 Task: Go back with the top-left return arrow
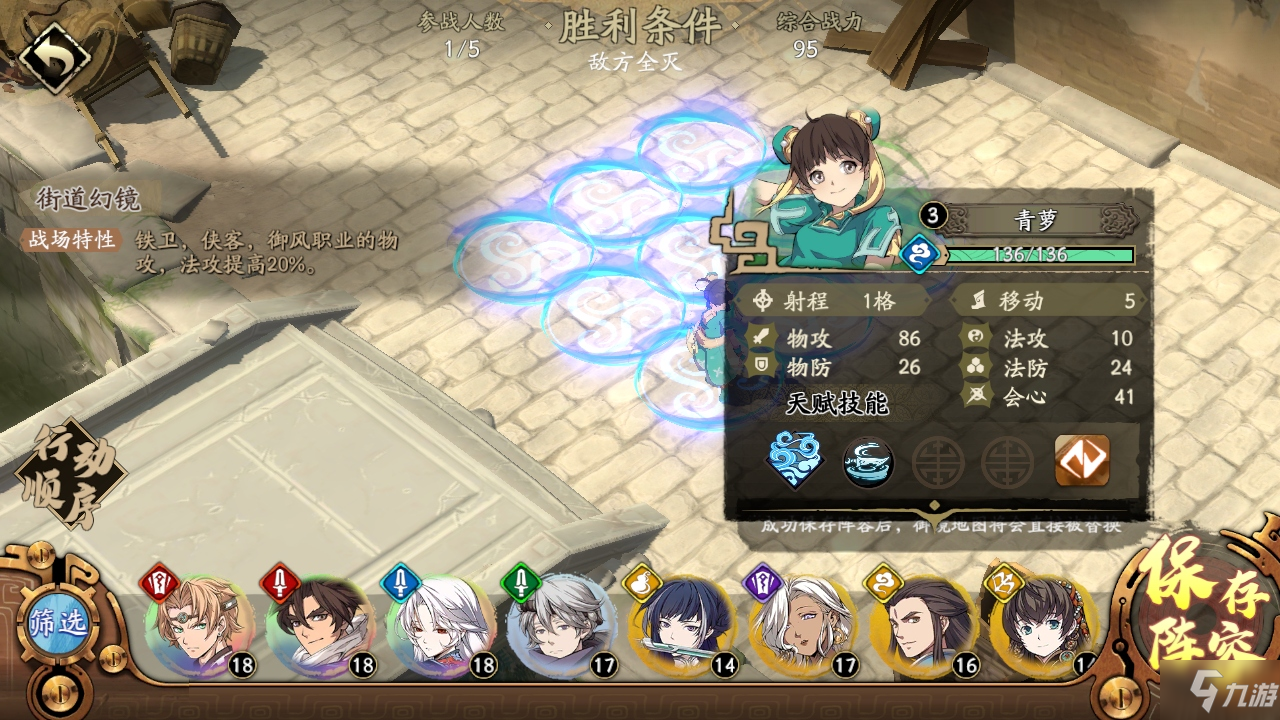click(54, 58)
